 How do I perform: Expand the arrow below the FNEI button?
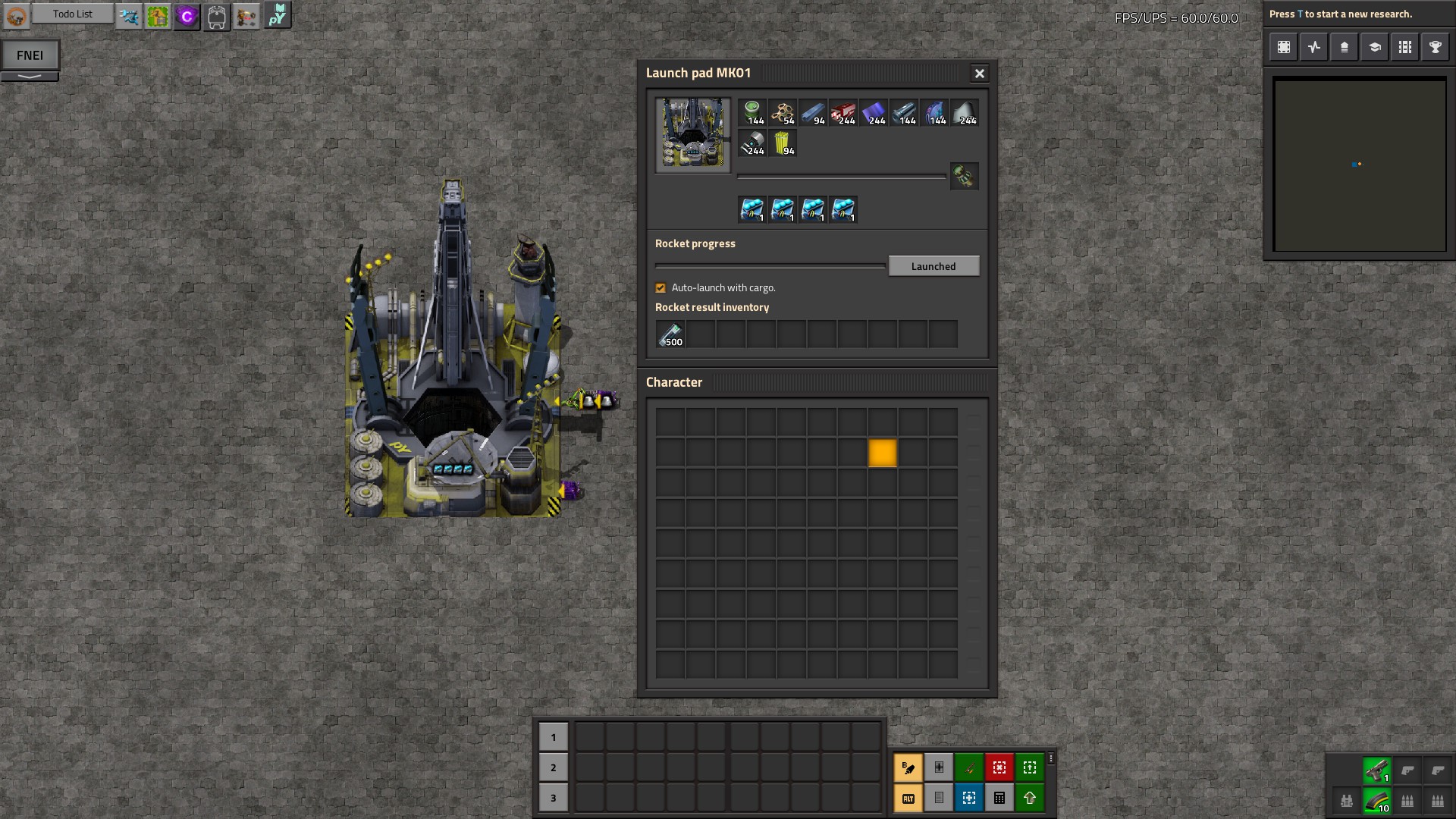(30, 77)
